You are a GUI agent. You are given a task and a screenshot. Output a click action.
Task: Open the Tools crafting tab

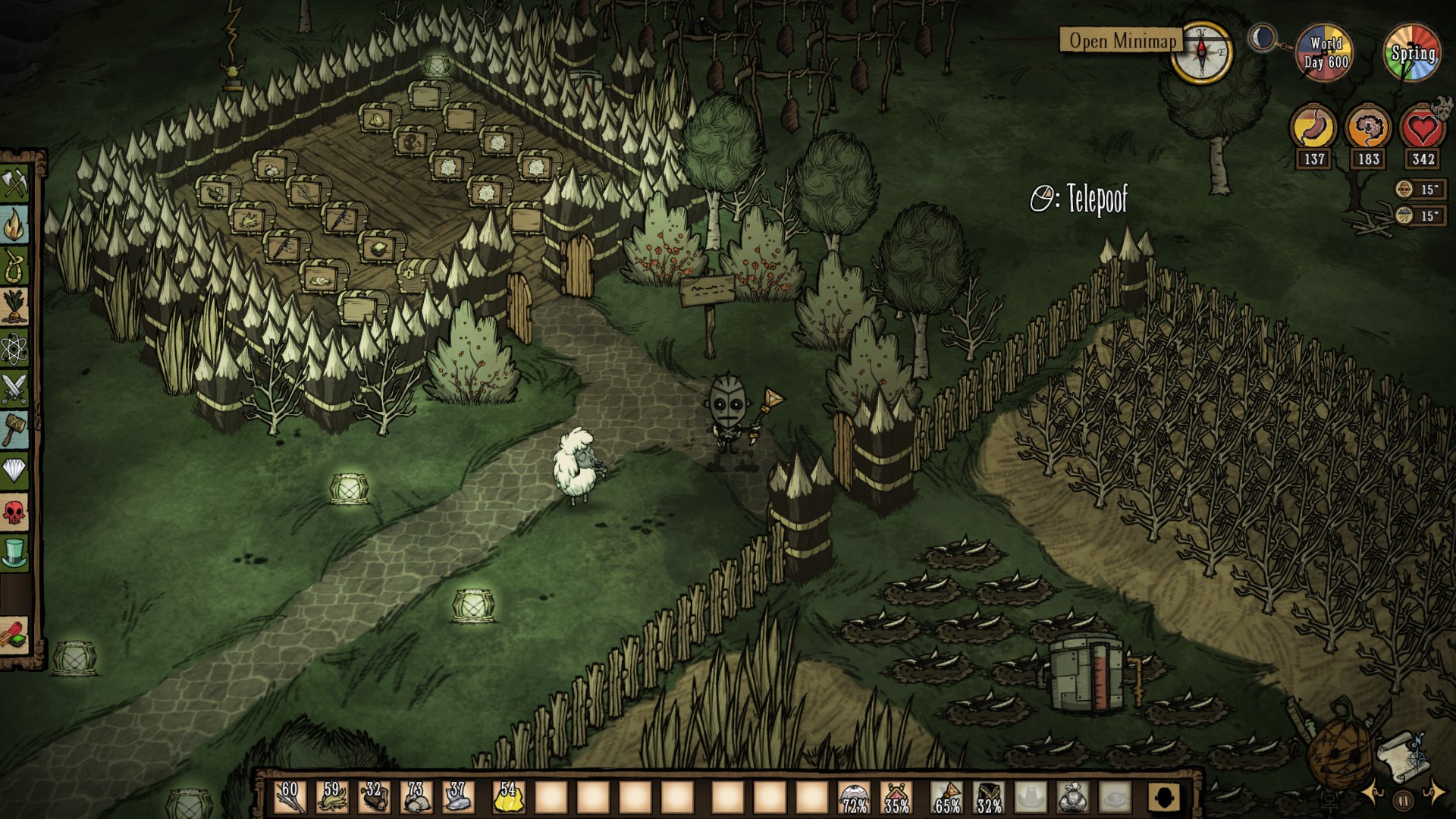click(14, 184)
